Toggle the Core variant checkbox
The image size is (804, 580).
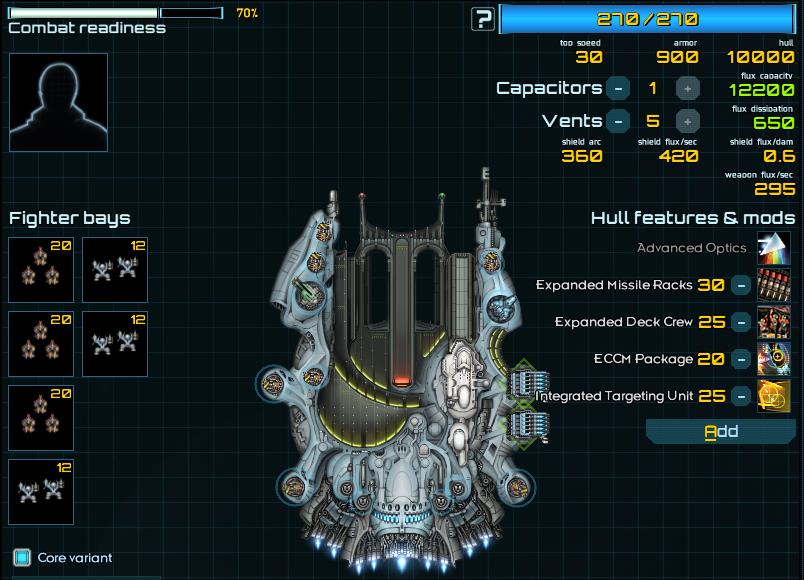tap(22, 557)
